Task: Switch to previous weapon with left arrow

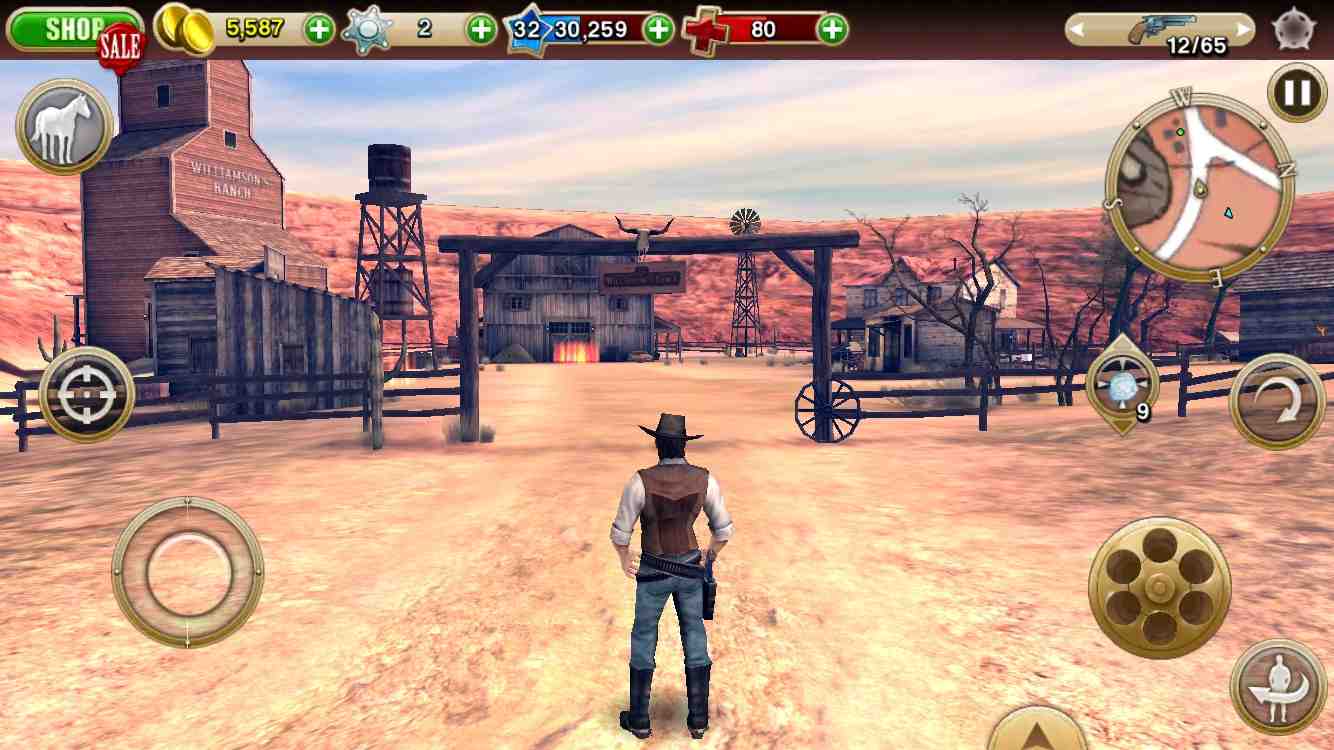Action: 1080,31
